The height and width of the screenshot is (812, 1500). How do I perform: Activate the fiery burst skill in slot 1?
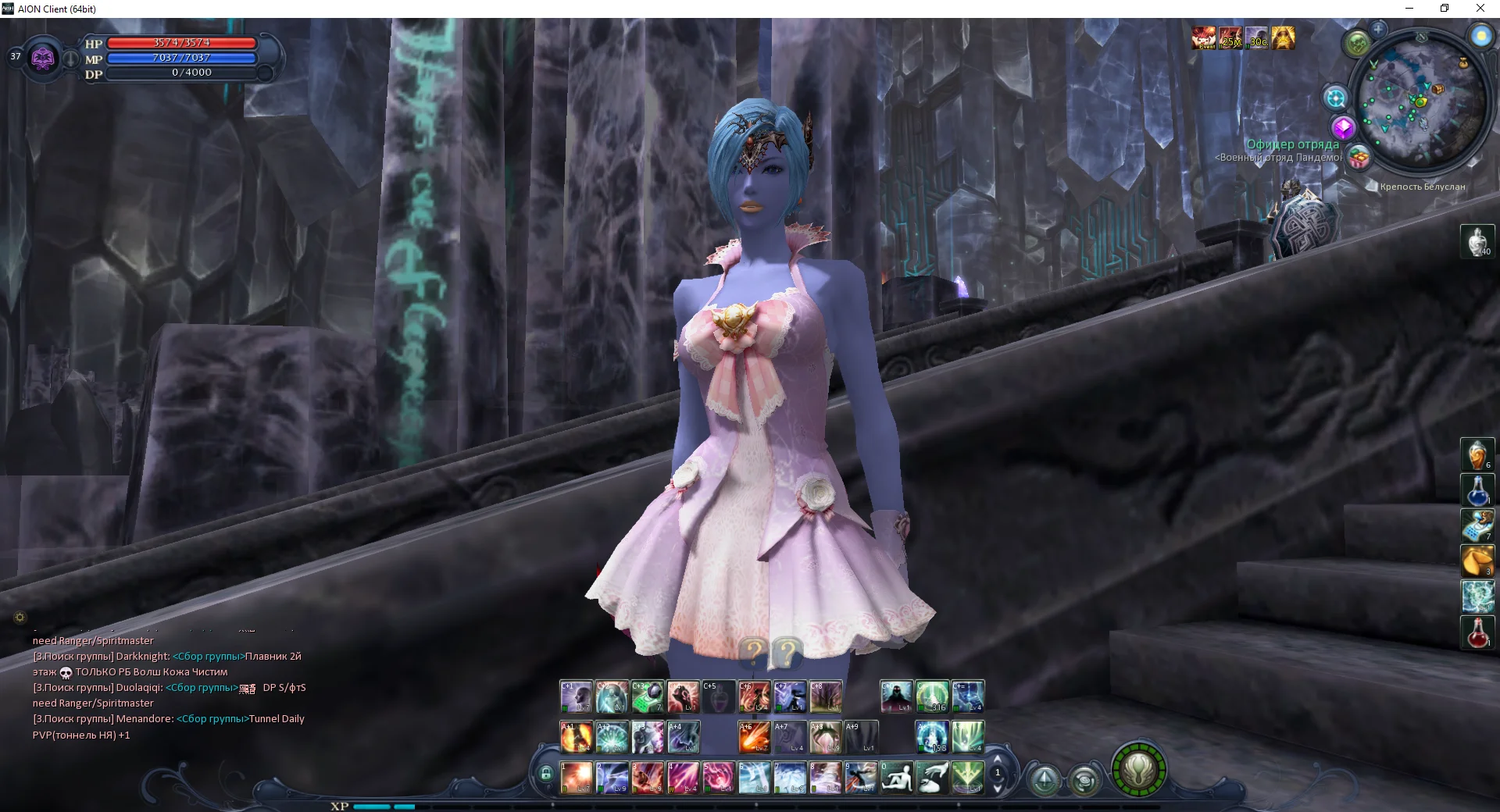pyautogui.click(x=577, y=778)
